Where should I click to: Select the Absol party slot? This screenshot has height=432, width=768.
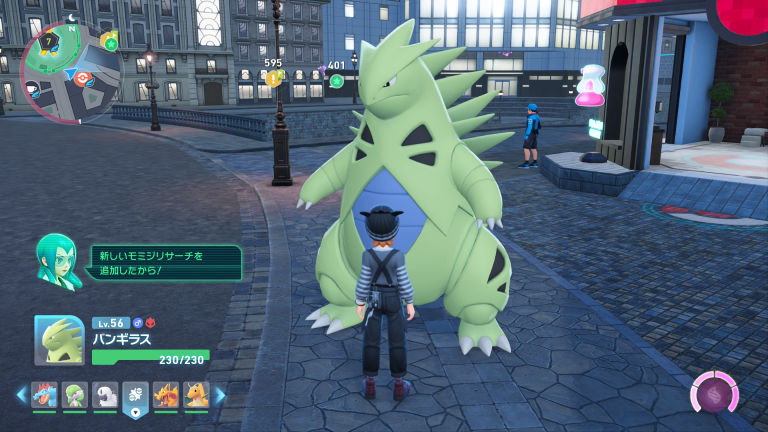pos(105,395)
